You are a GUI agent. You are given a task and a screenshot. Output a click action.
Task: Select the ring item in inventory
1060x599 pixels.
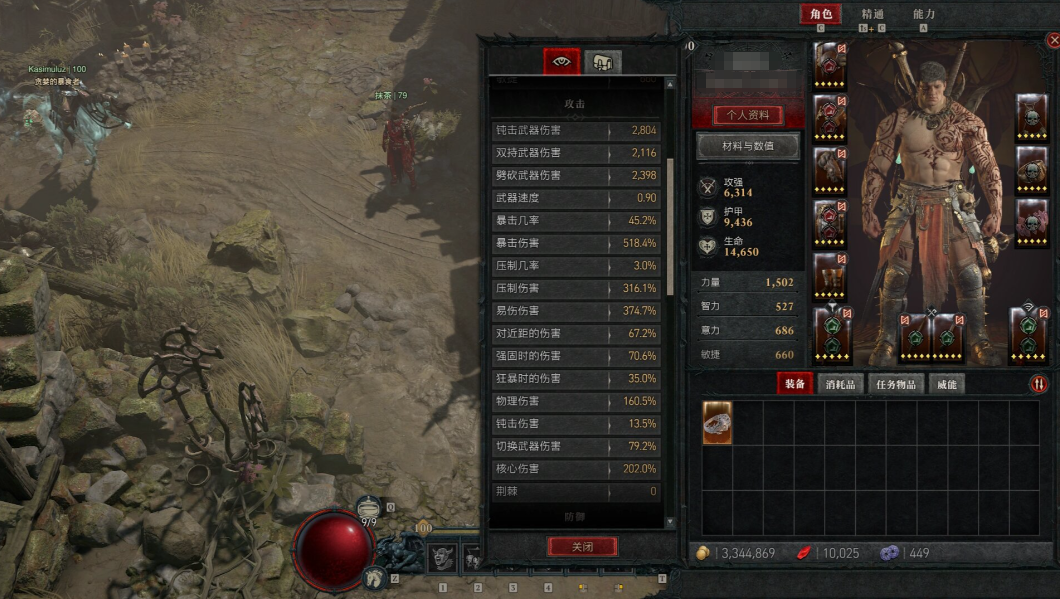[x=717, y=423]
